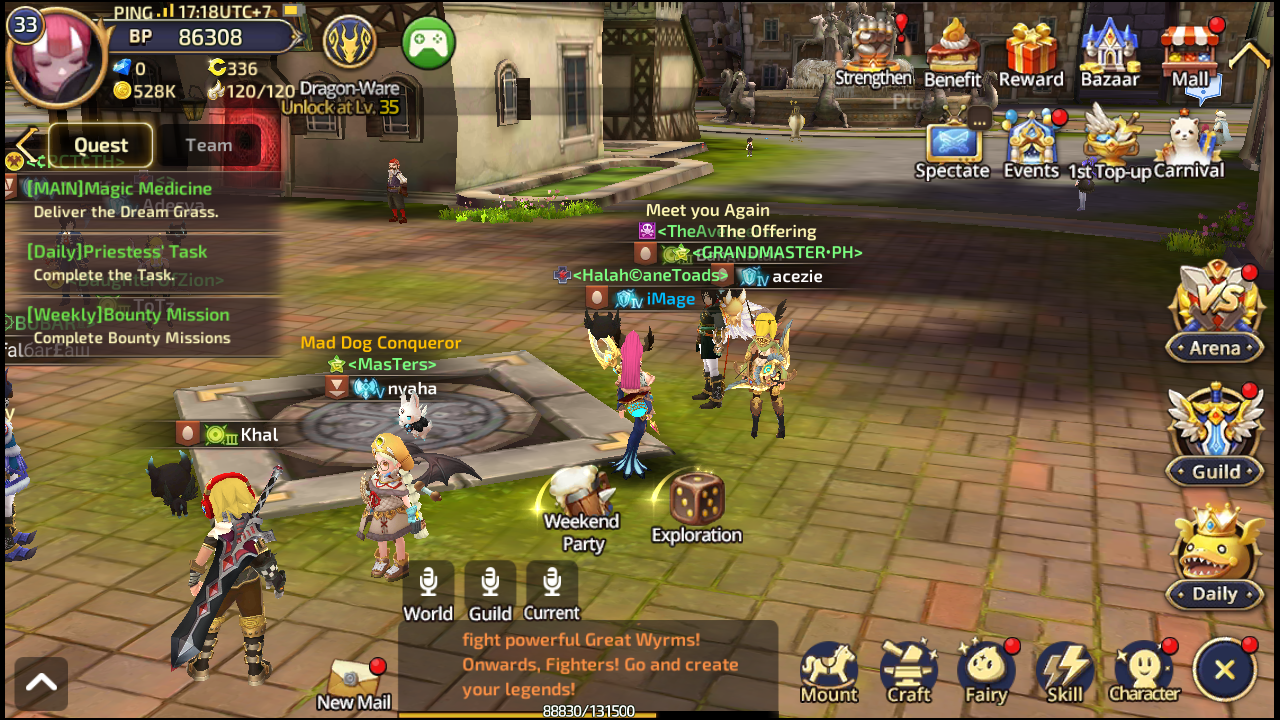Check the New Mail envelope
Viewport: 1280px width, 720px height.
pyautogui.click(x=353, y=684)
